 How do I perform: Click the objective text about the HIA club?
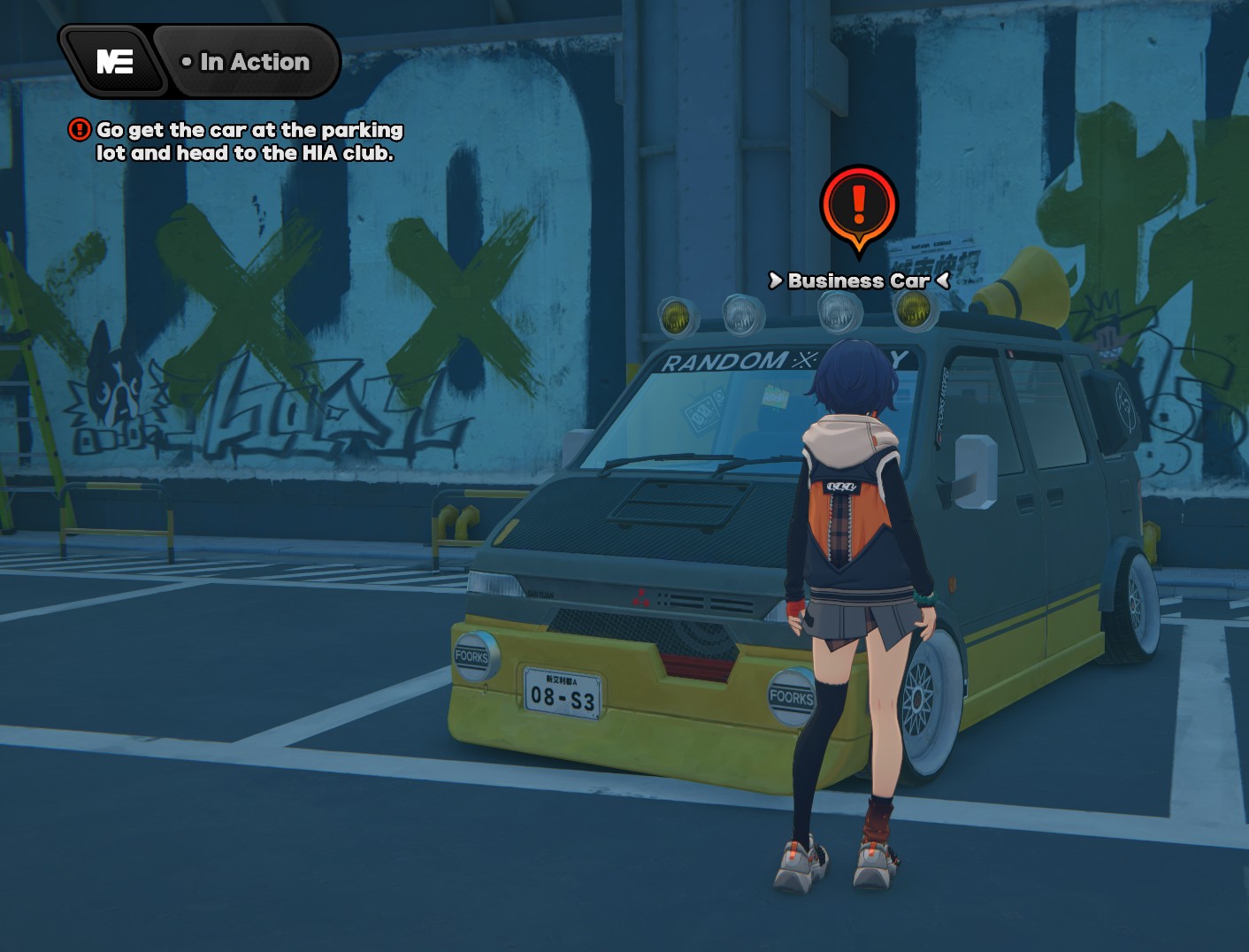tap(249, 142)
